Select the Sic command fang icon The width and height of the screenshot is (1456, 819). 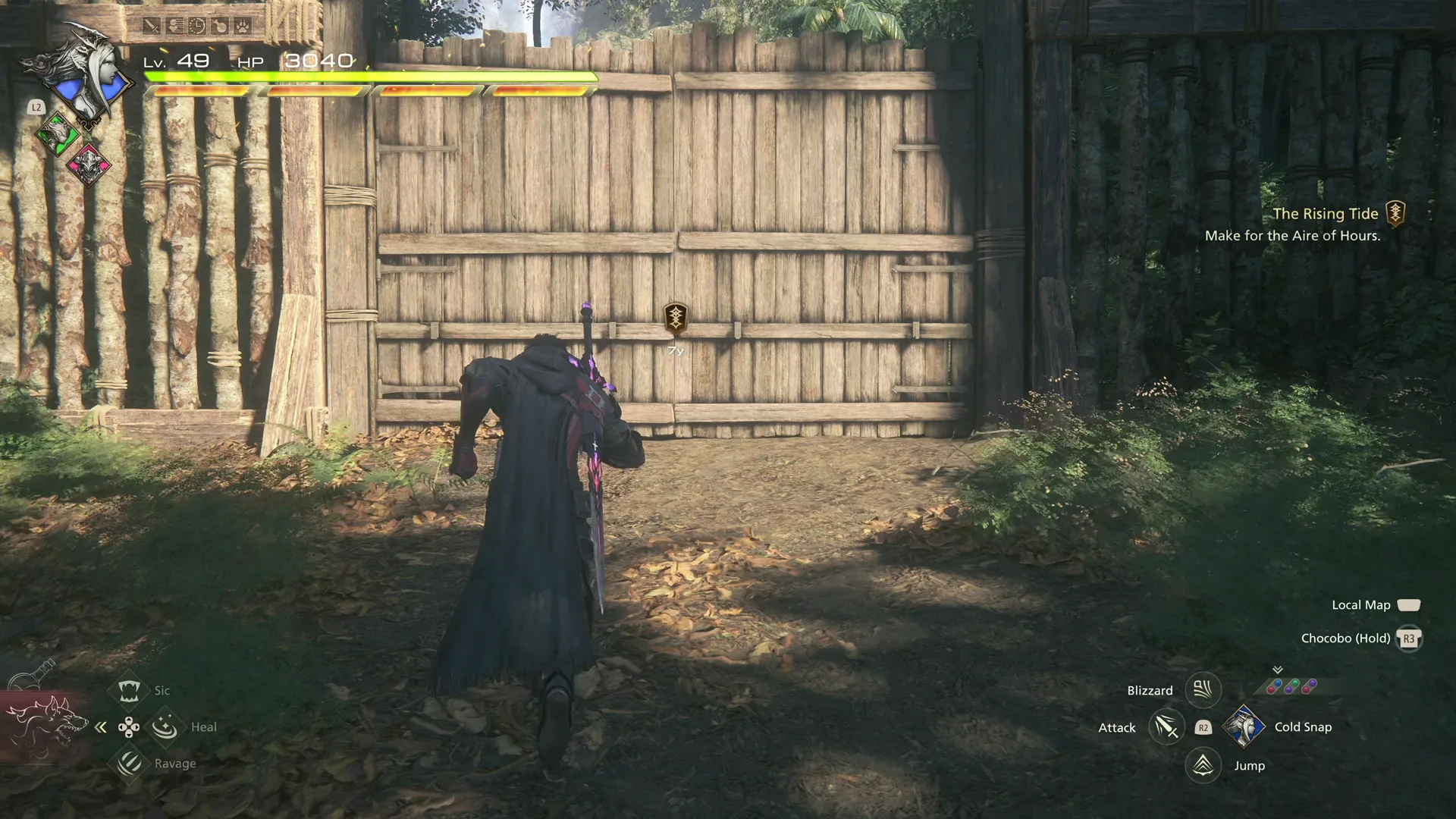(x=128, y=690)
